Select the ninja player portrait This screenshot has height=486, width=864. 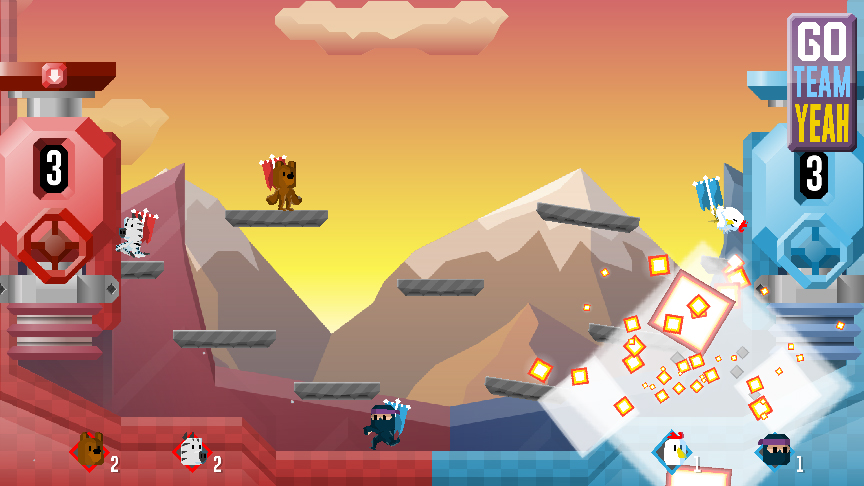coord(775,452)
